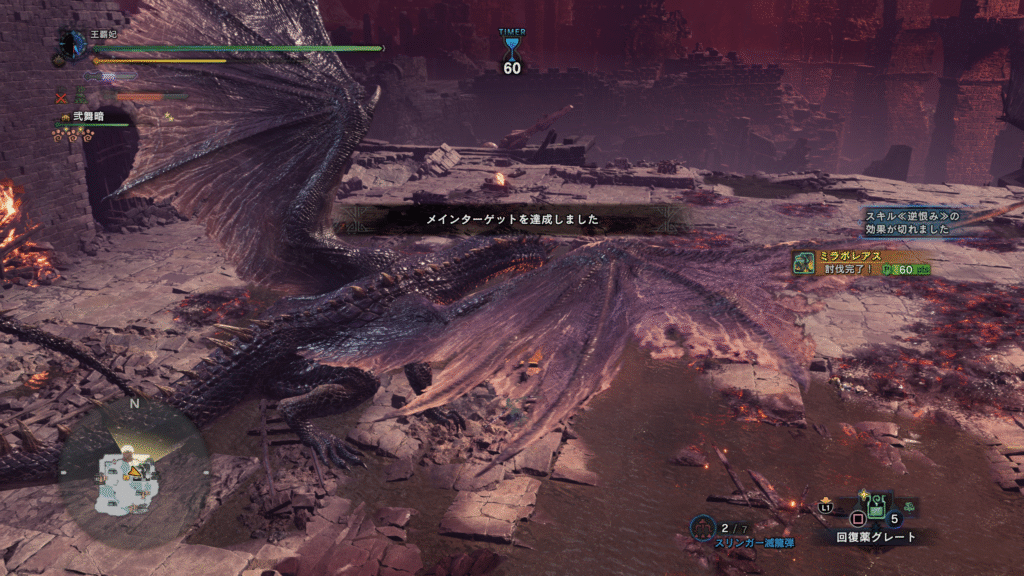1024x576 pixels.
Task: Select the ミラボレアス monster icon
Action: coord(803,263)
